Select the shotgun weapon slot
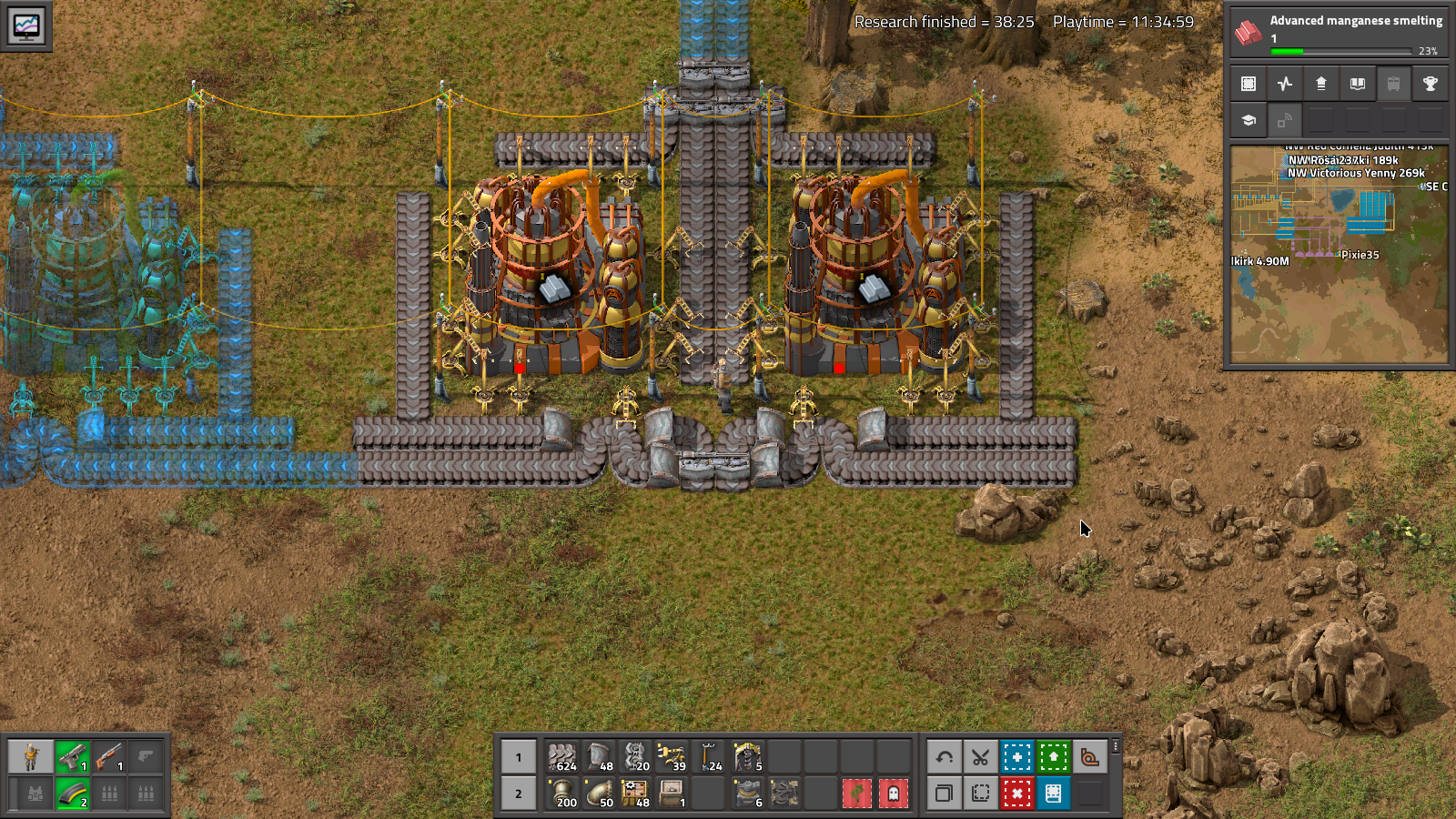The height and width of the screenshot is (819, 1456). (x=108, y=756)
